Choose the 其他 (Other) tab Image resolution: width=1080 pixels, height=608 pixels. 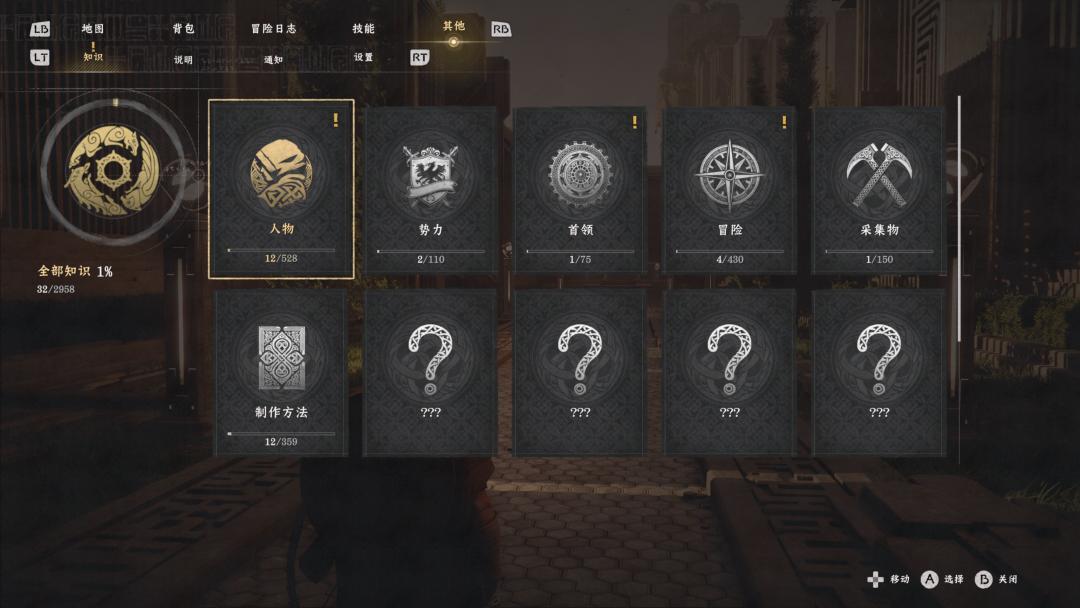453,27
